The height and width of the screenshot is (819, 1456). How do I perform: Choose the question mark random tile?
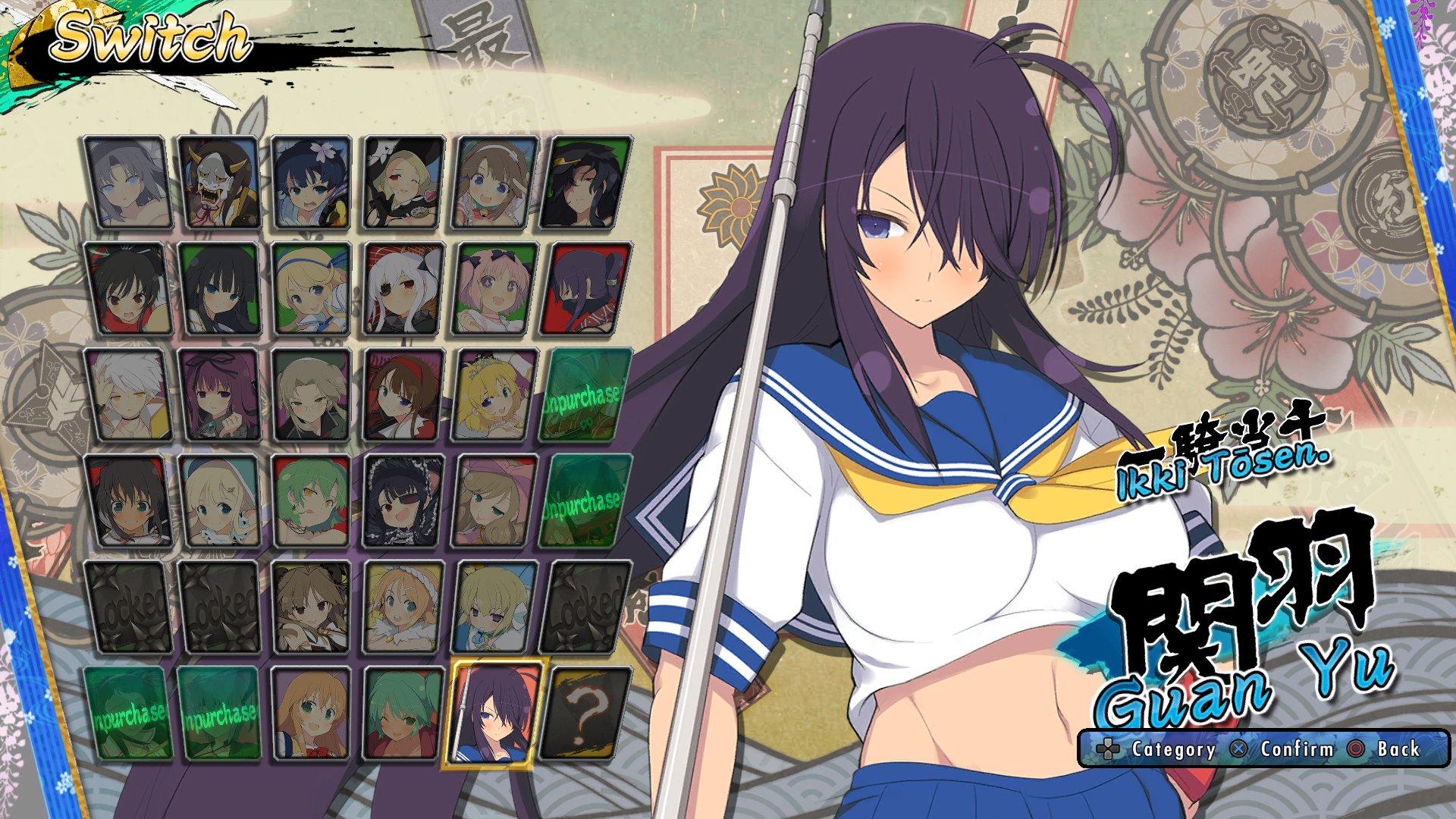(x=588, y=713)
